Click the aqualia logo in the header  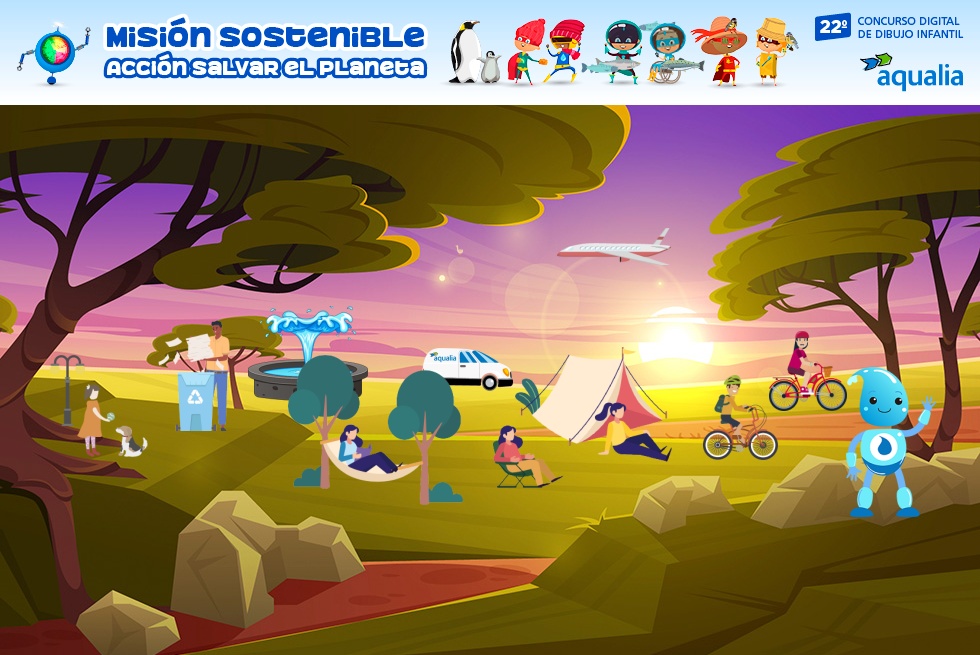coord(911,71)
